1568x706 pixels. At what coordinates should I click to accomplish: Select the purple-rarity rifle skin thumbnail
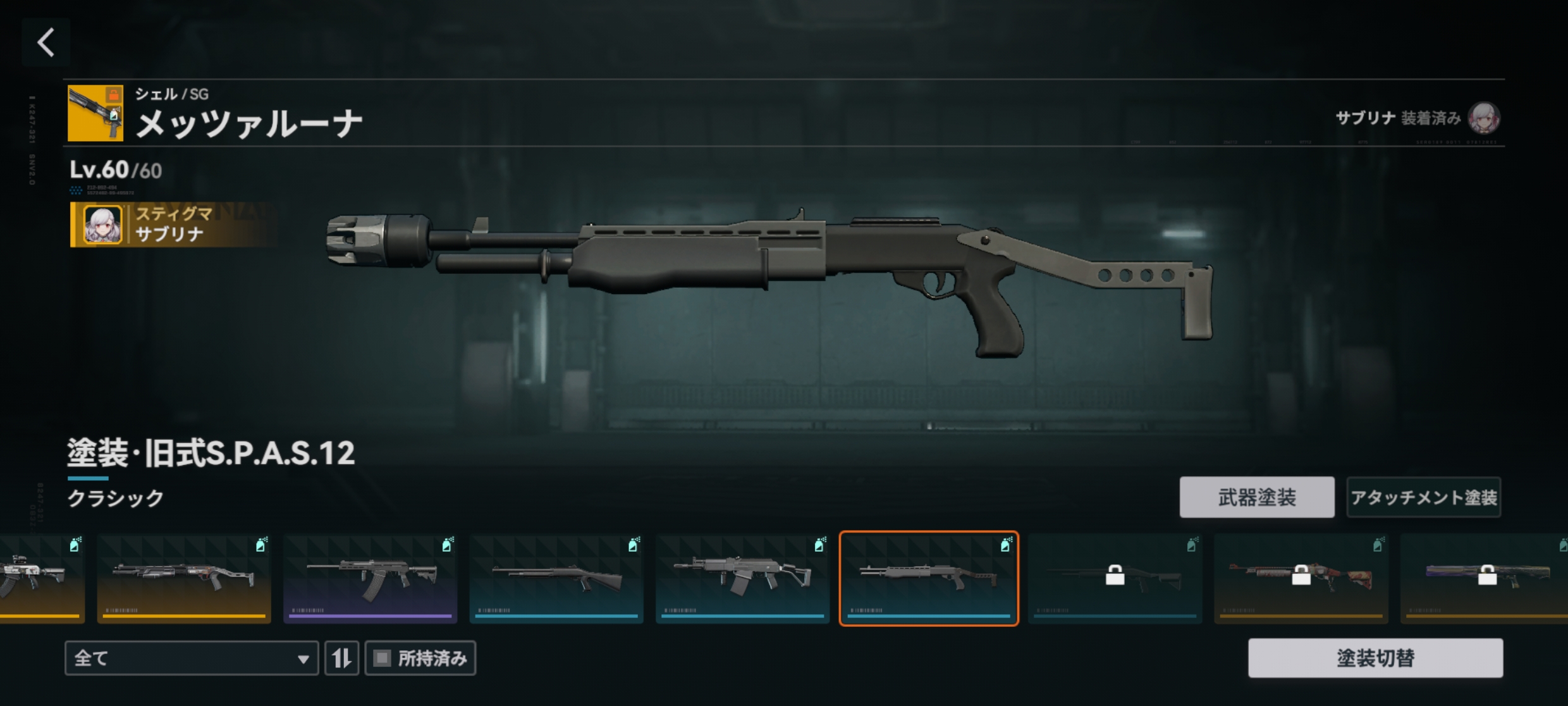[370, 578]
